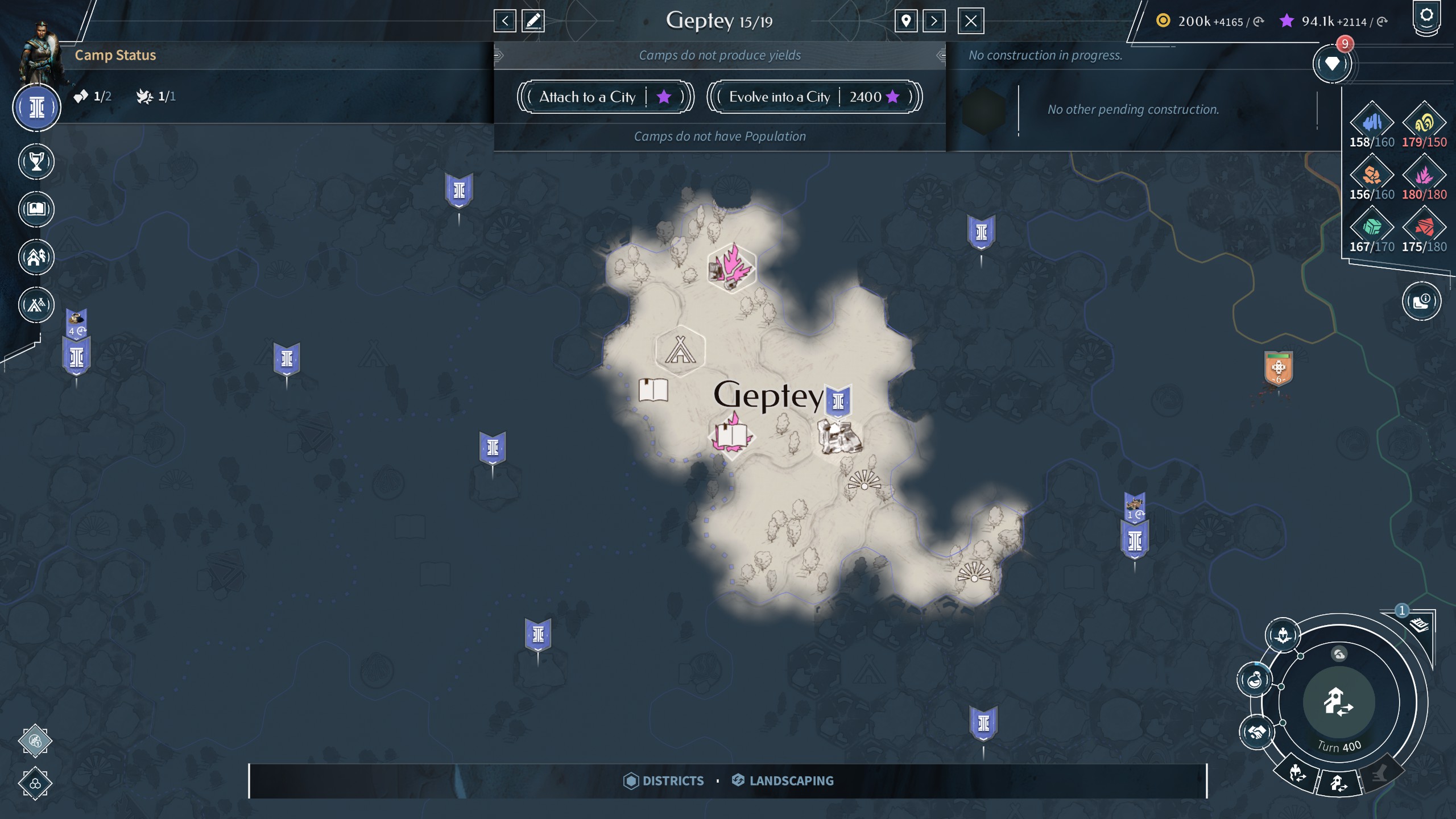Screen dimensions: 1456x819
Task: Open victory progress via the trophy icon
Action: pos(37,162)
